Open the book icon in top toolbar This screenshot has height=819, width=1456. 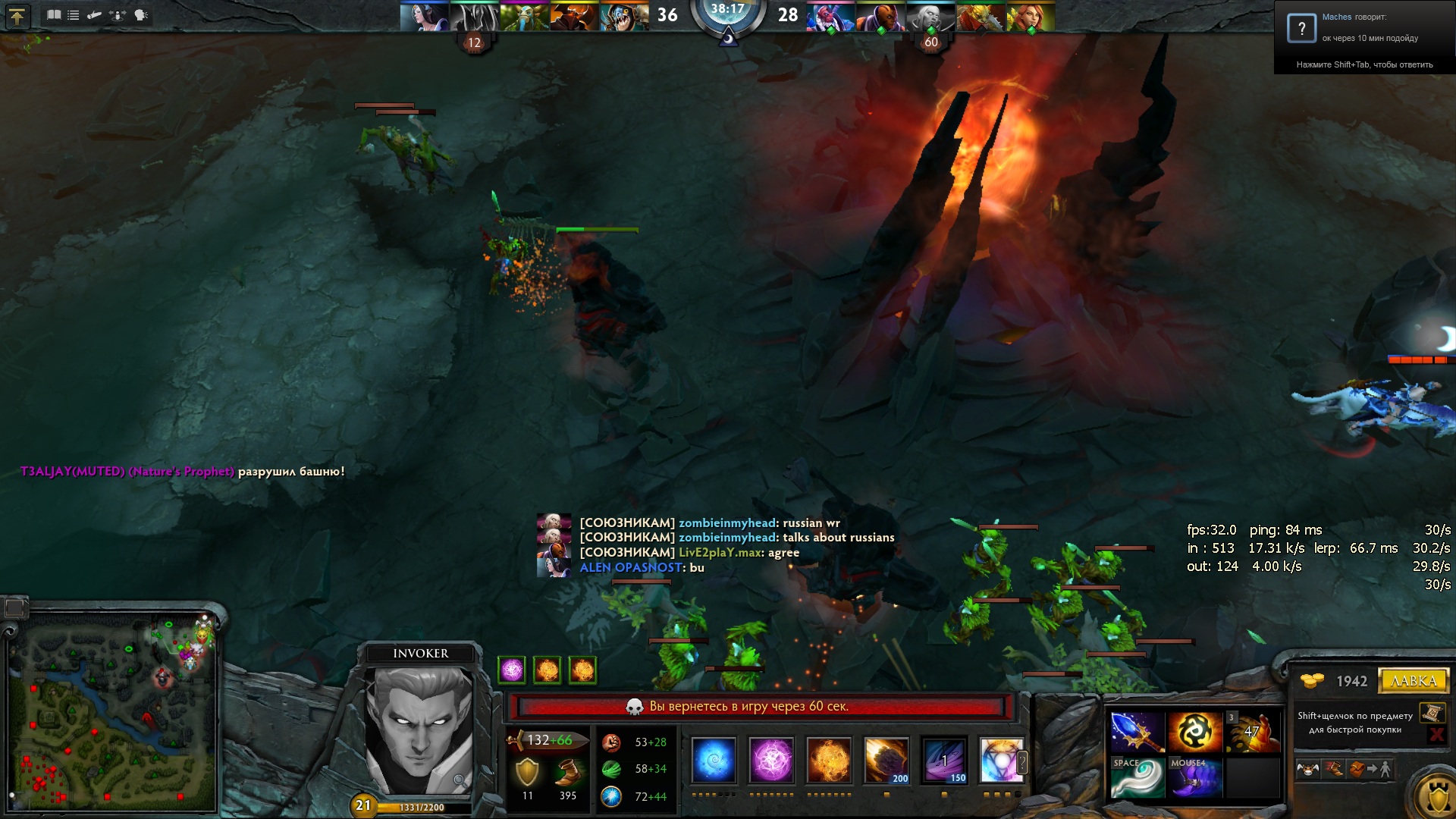coord(54,15)
